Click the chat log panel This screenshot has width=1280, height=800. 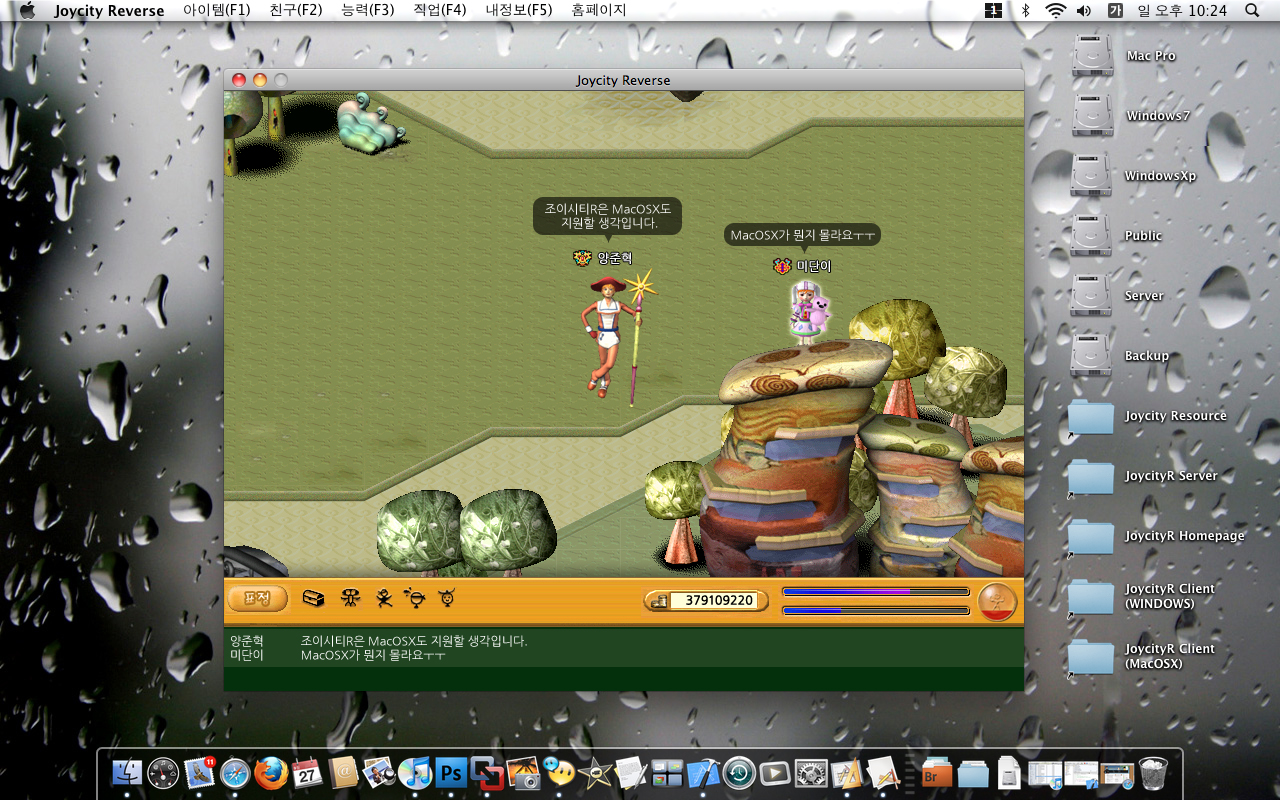coord(623,658)
